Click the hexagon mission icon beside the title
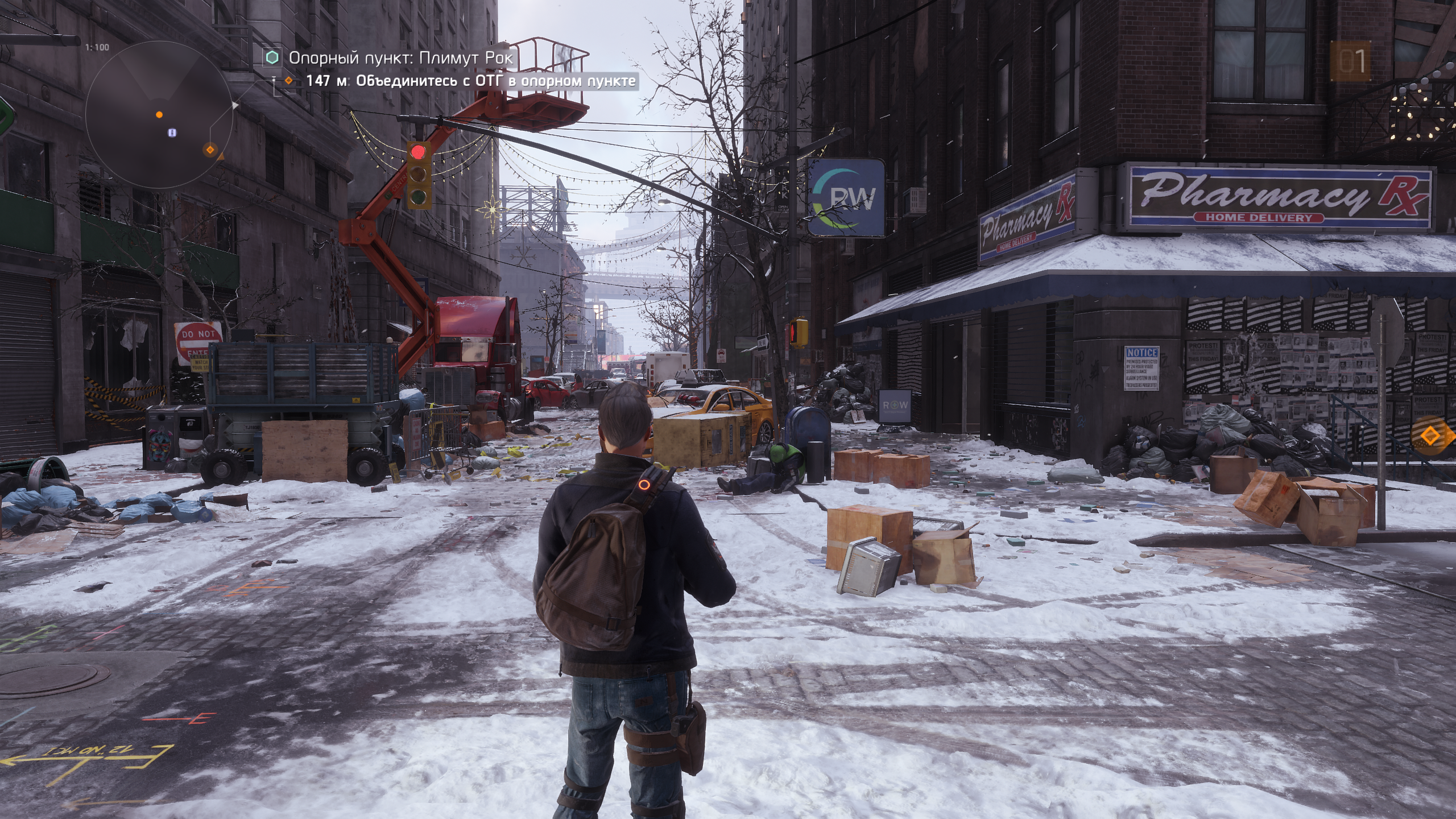 pos(273,57)
